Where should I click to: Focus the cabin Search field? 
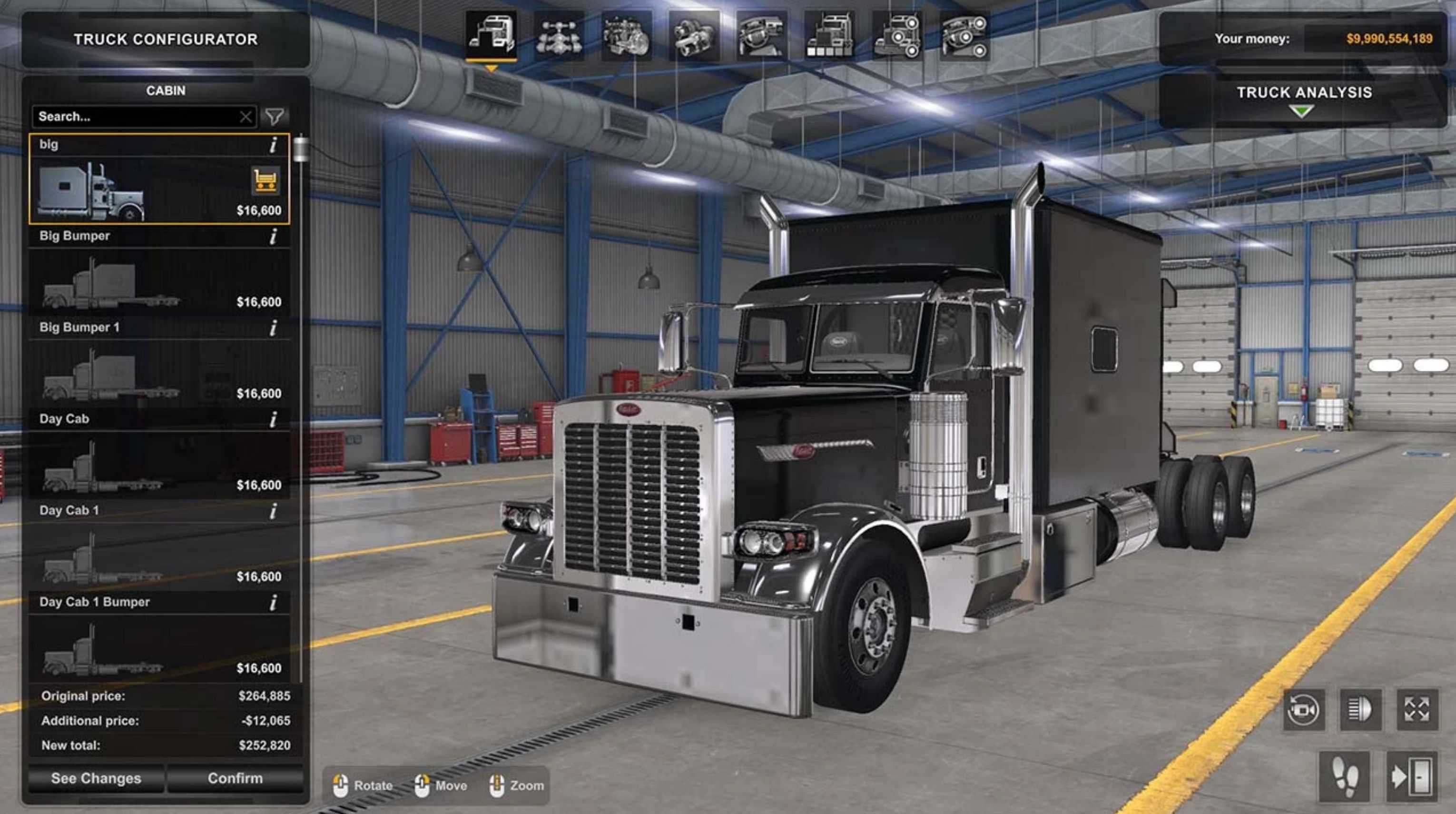click(136, 117)
